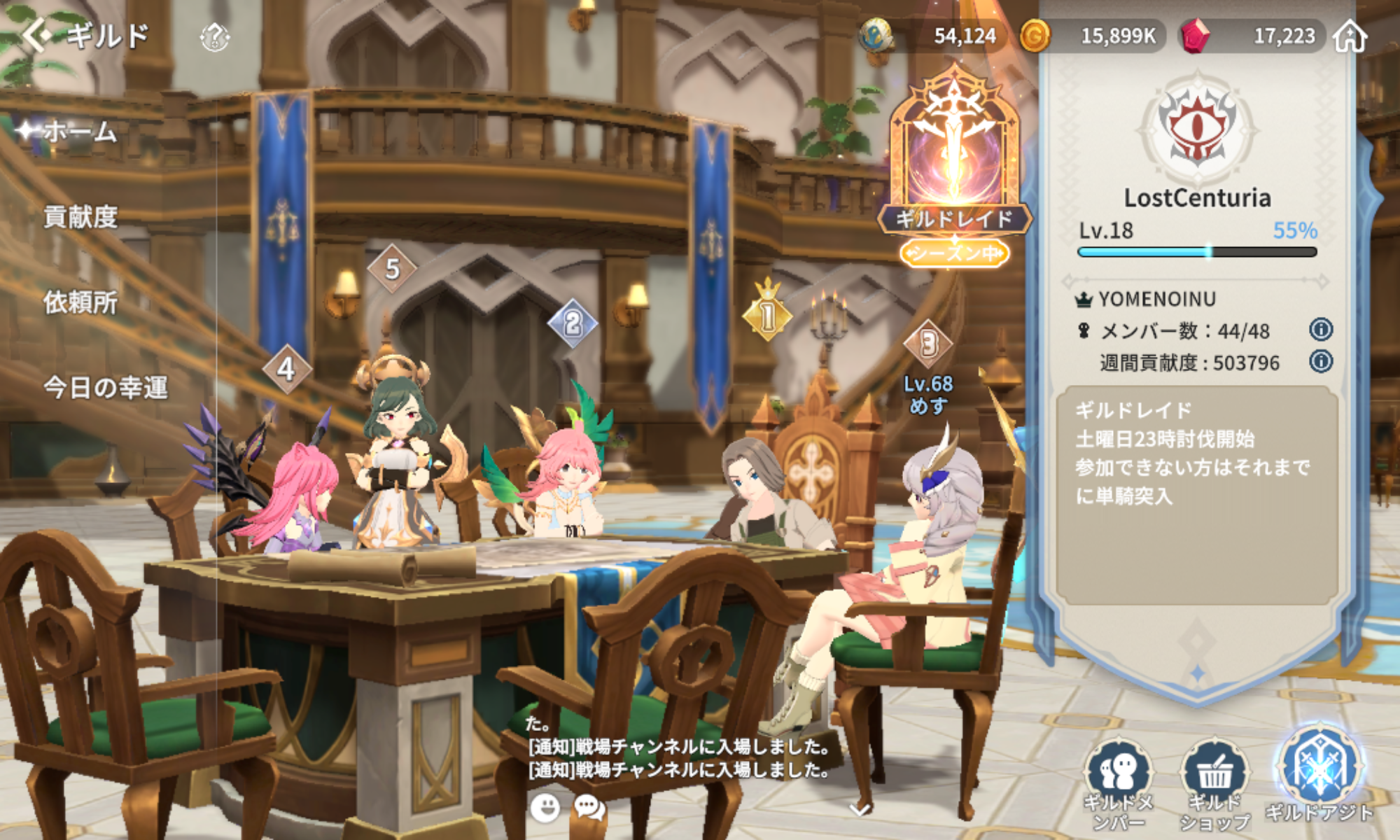Select the ホーム menu entry
This screenshot has height=840, width=1400.
(x=79, y=132)
